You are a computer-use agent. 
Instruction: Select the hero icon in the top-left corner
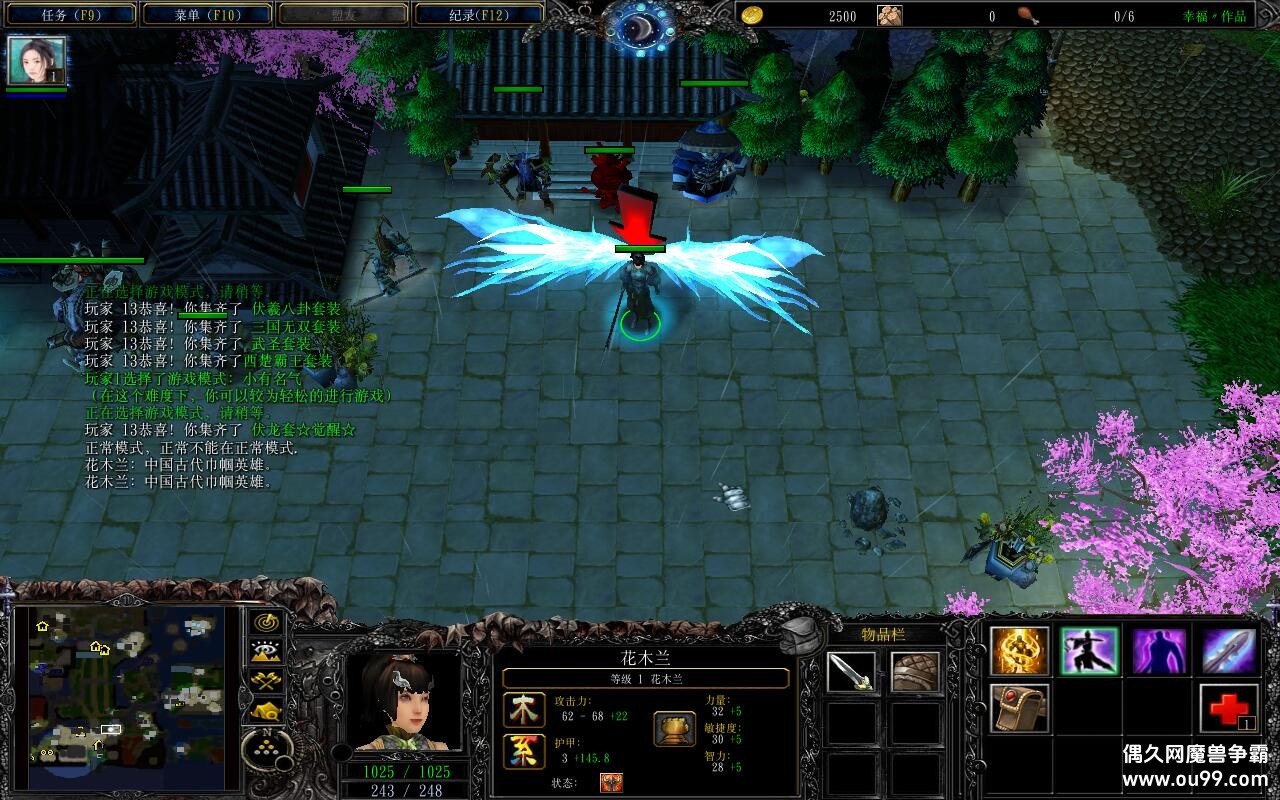pyautogui.click(x=37, y=61)
